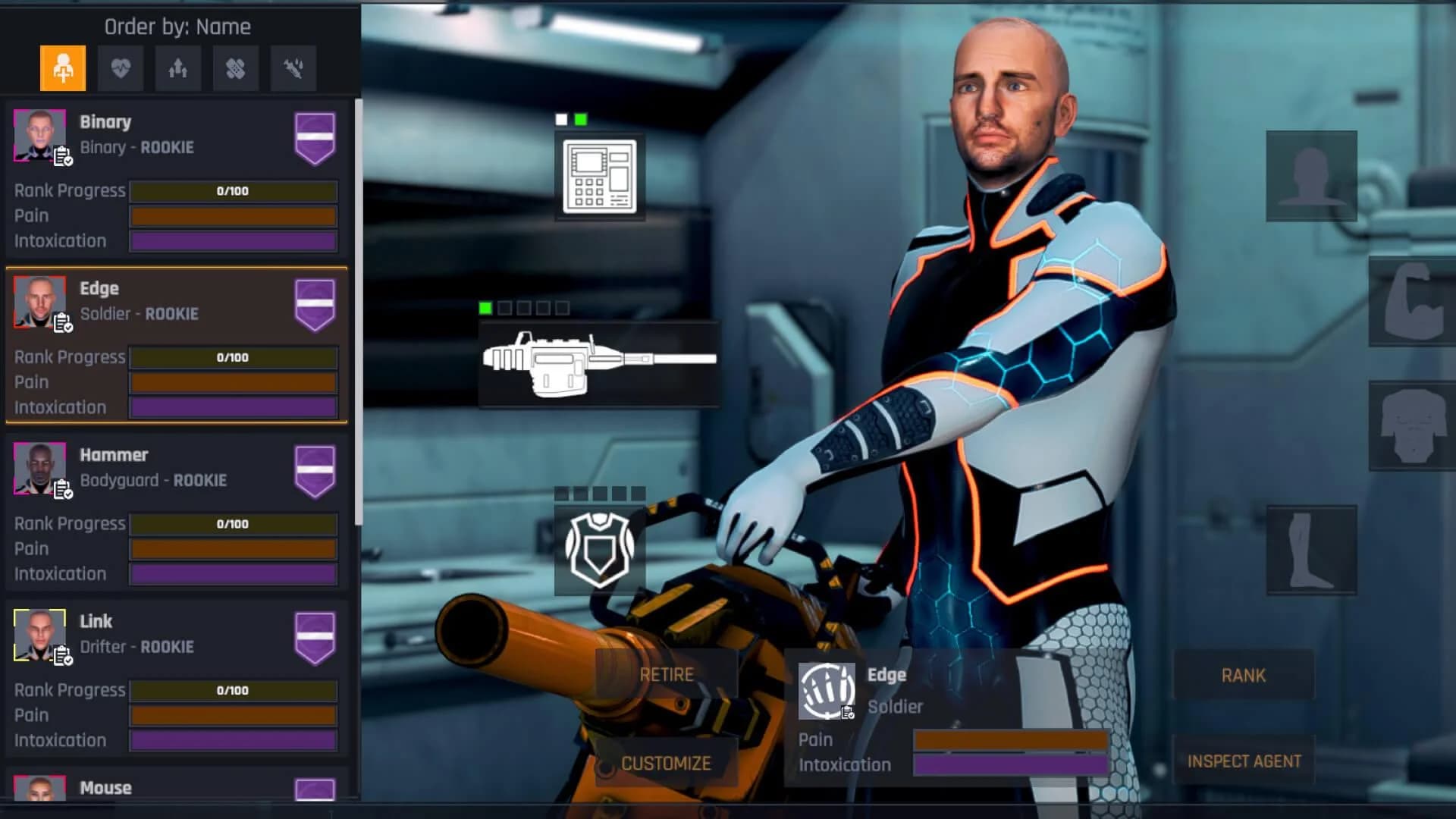Toggle the white indicator square above the keypad
Screen dimensions: 1456x819
coord(561,119)
